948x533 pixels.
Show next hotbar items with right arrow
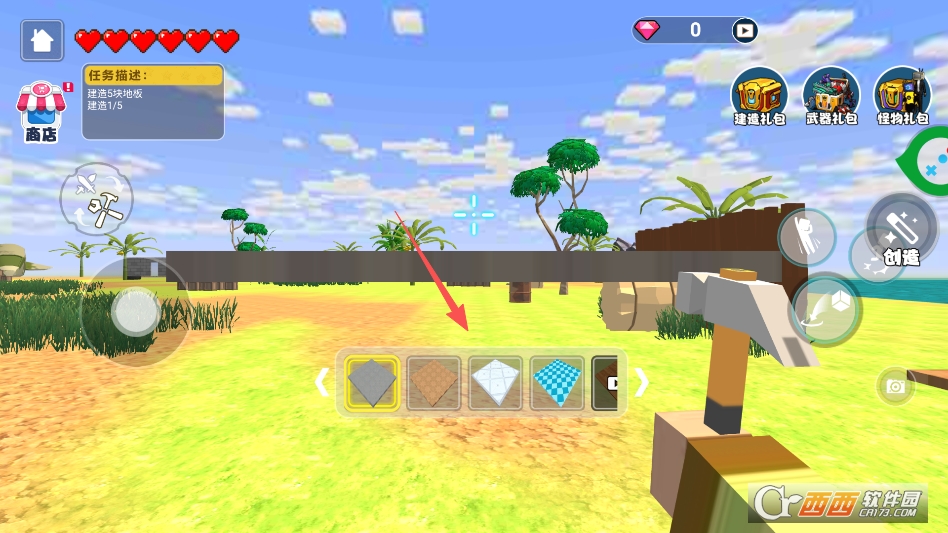(642, 382)
